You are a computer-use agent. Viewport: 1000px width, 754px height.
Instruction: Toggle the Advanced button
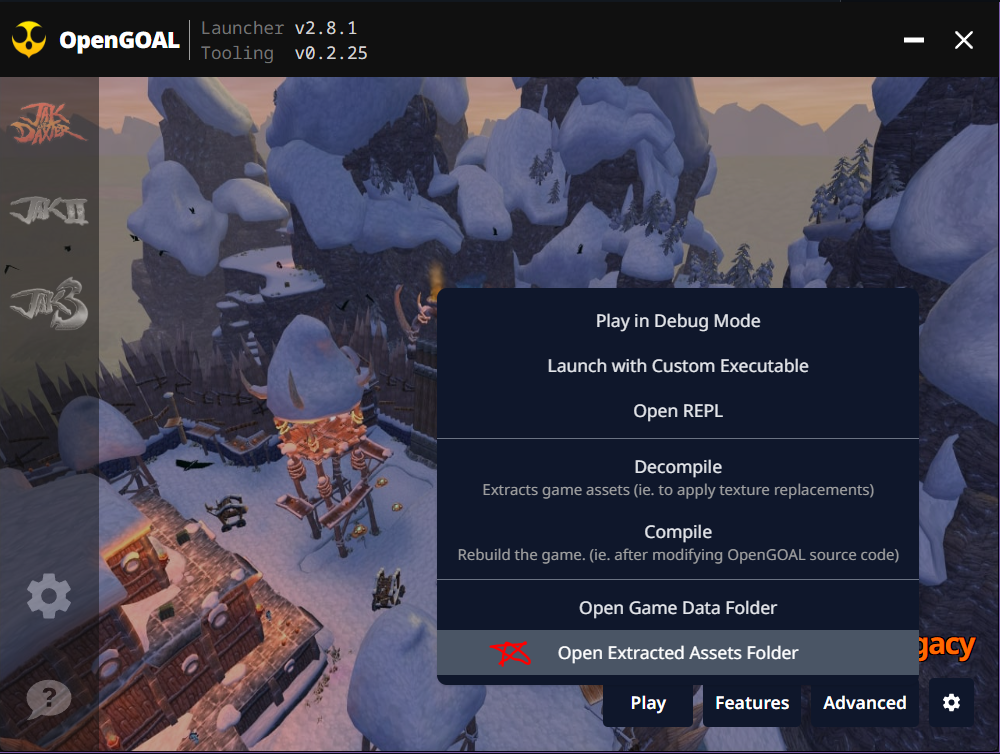coord(864,703)
